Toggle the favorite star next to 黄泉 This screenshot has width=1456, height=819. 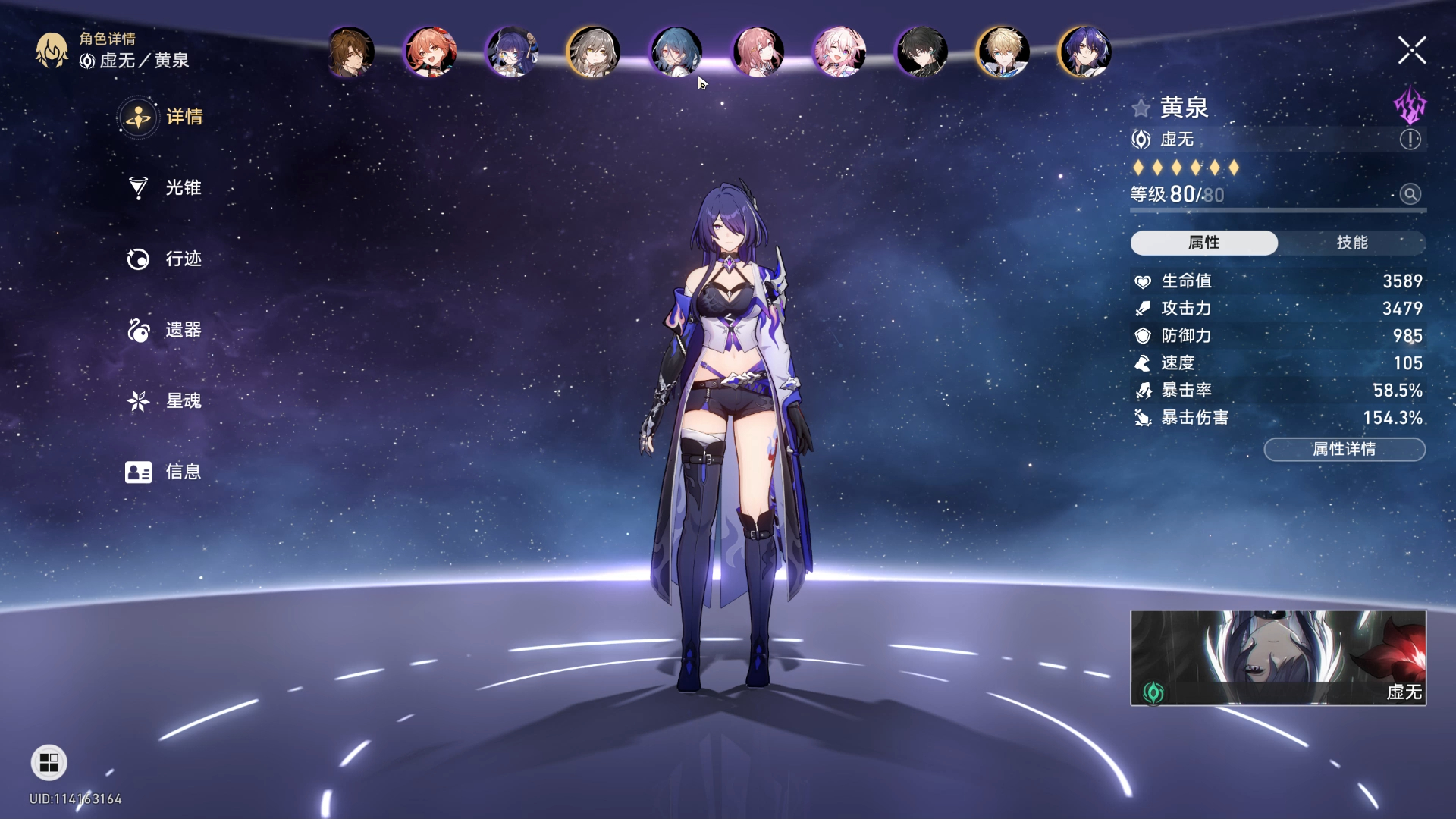click(1141, 108)
